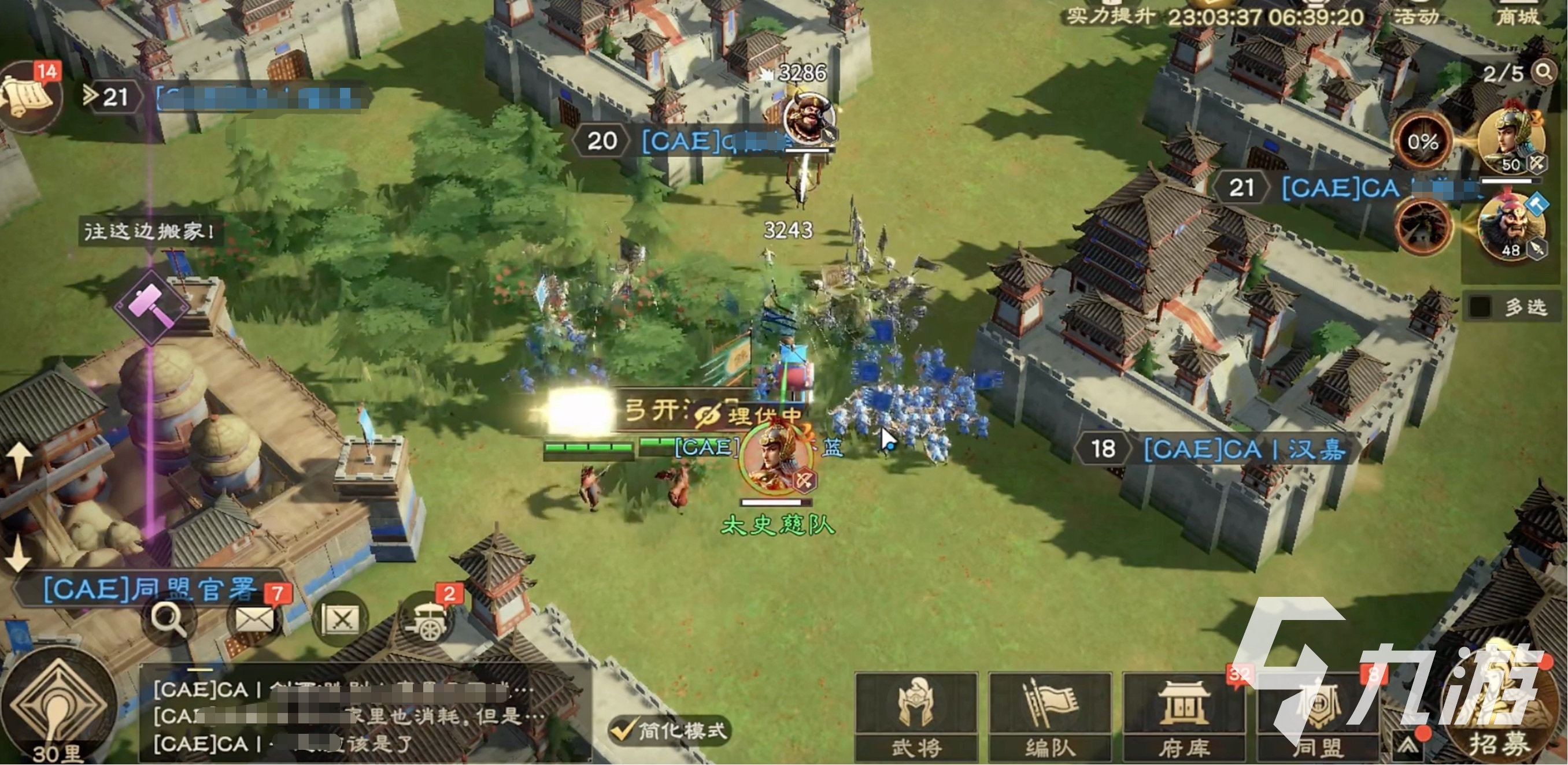Click the army list search magnifier
Image resolution: width=1568 pixels, height=765 pixels.
[x=1544, y=72]
